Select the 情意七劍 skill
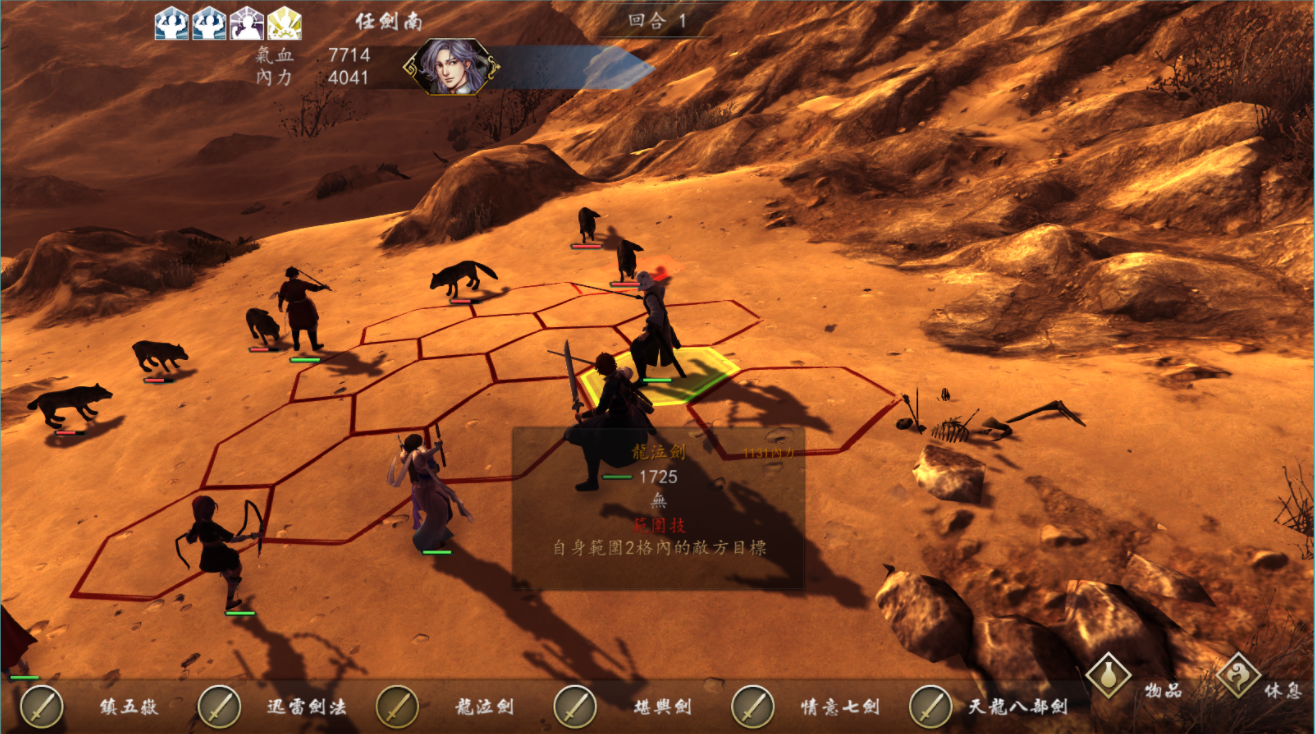 753,707
